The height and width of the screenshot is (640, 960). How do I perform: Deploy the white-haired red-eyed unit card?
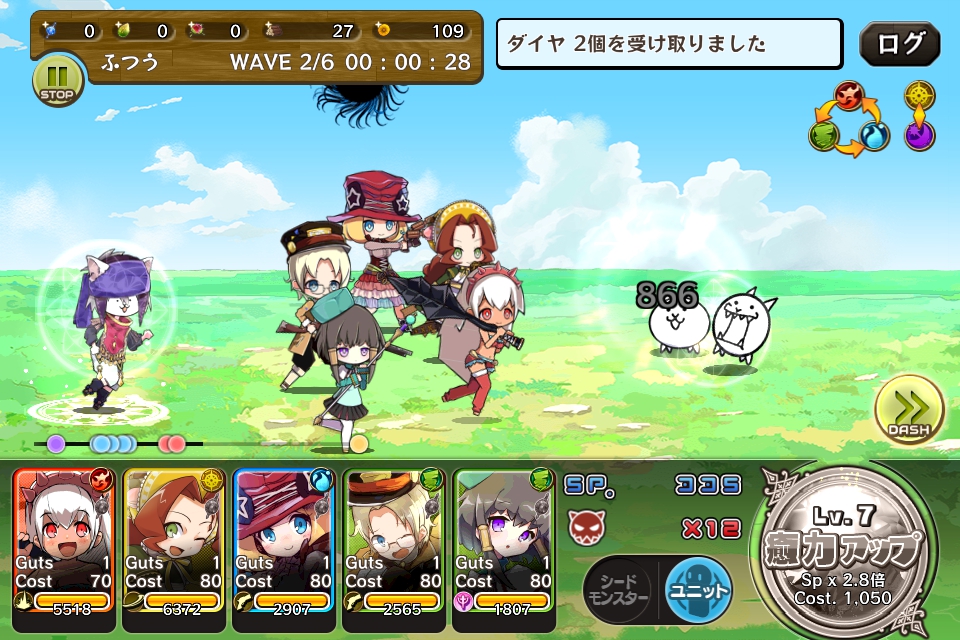click(64, 538)
